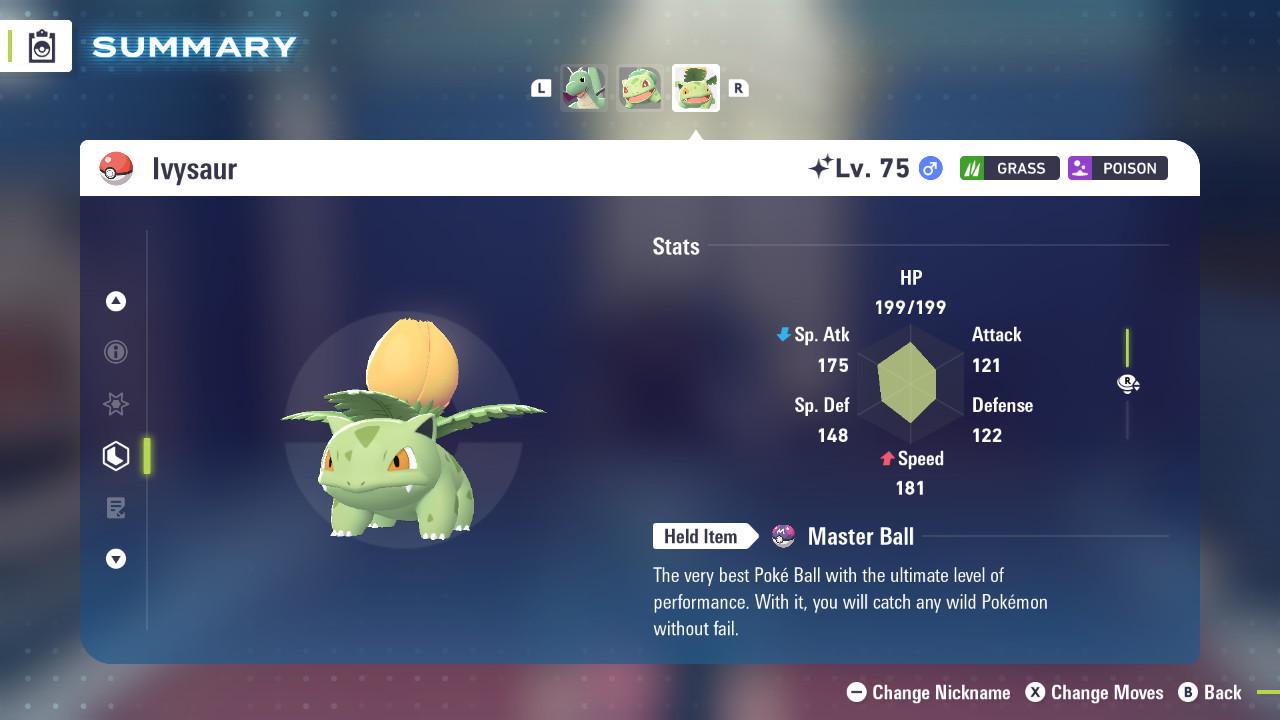Viewport: 1280px width, 720px height.
Task: Select the stats hexagon icon in the sidebar
Action: 116,456
